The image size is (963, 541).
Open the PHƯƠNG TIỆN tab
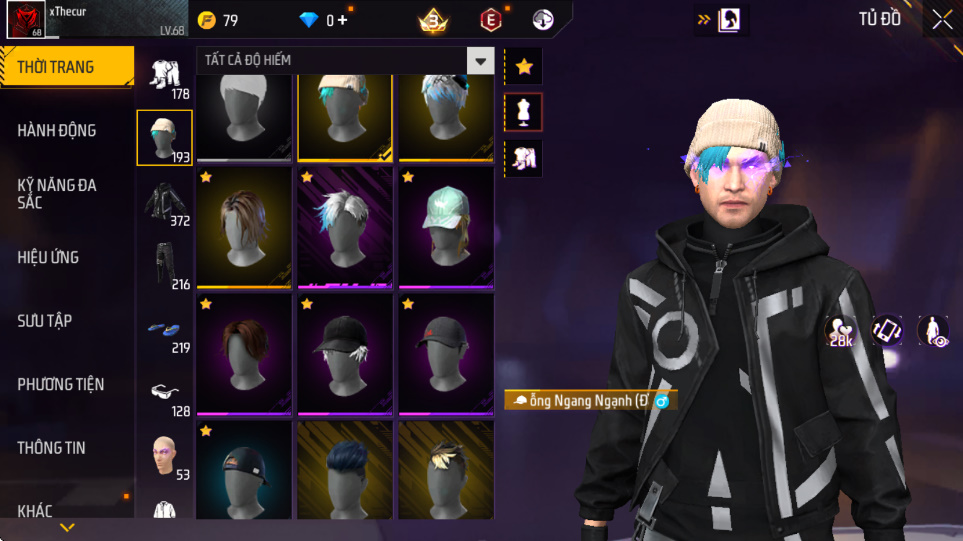[x=61, y=384]
